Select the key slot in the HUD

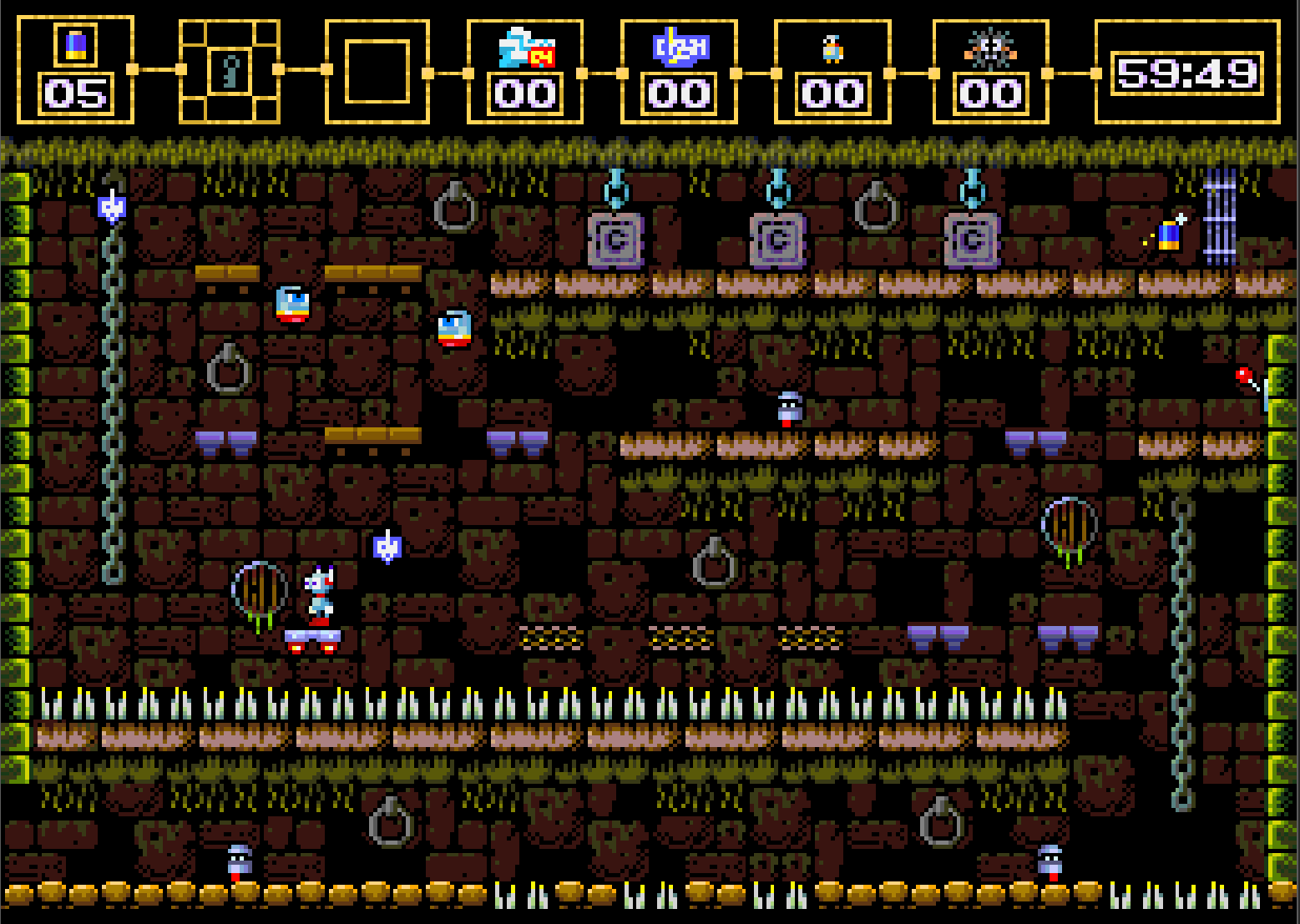point(229,71)
